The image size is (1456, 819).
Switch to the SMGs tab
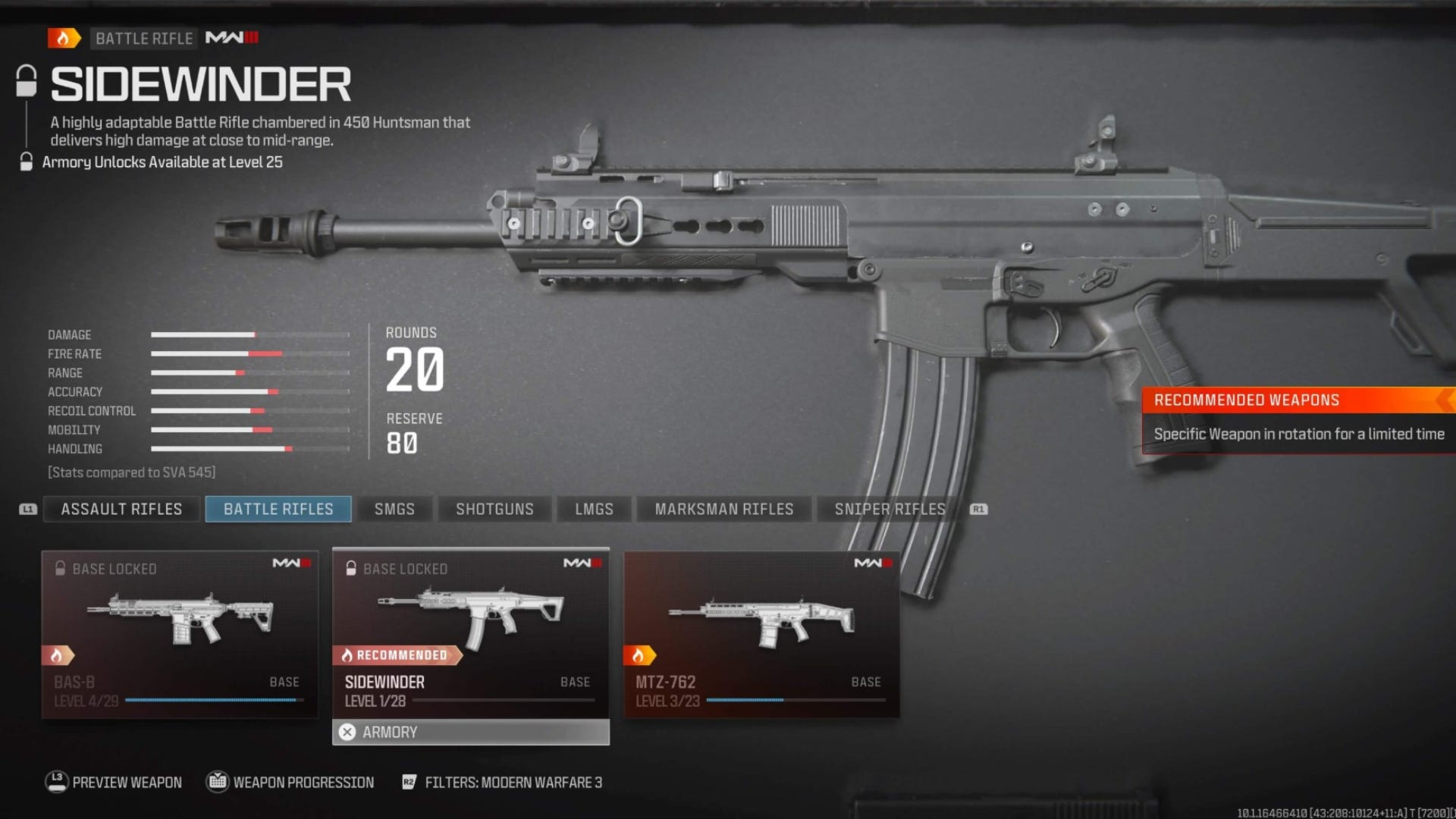(394, 509)
